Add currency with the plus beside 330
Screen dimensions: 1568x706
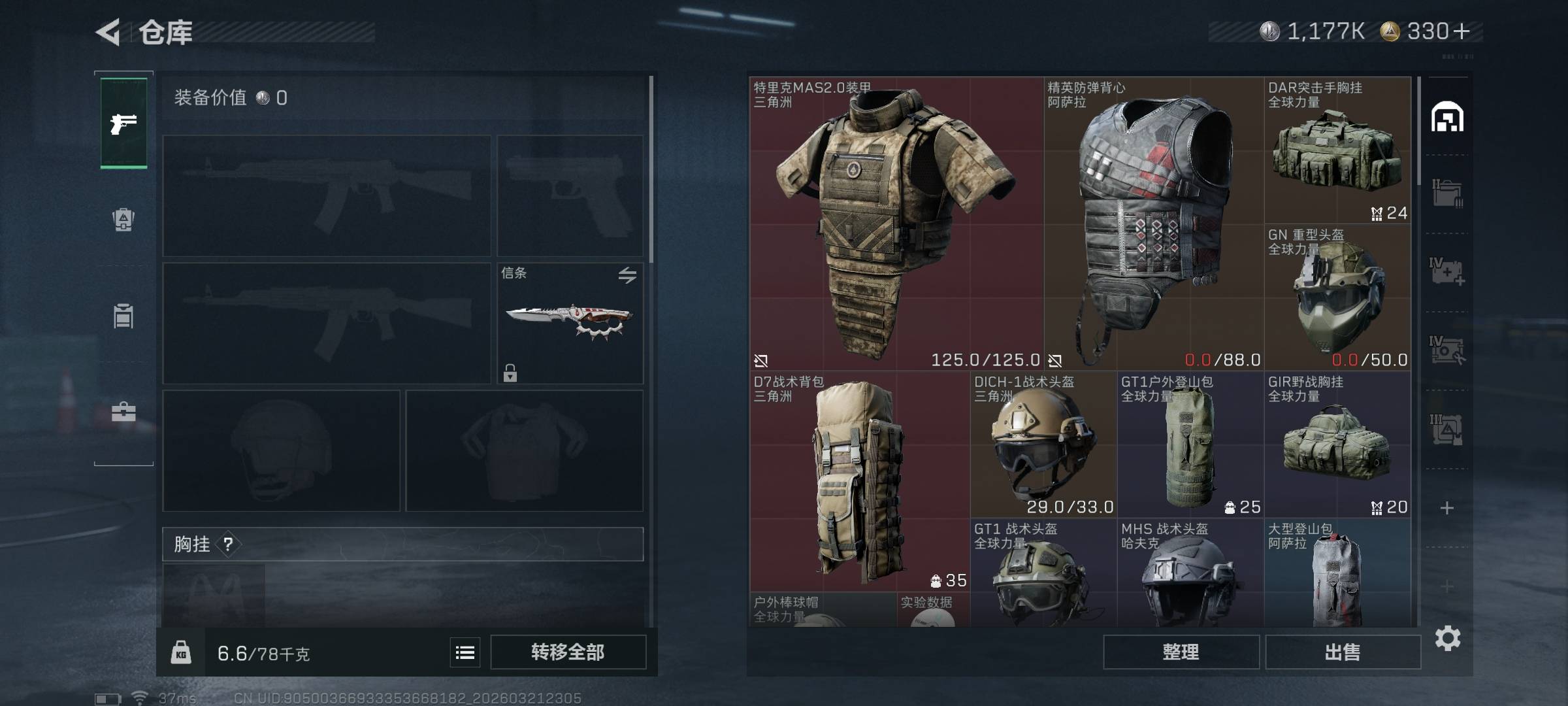tap(1462, 31)
